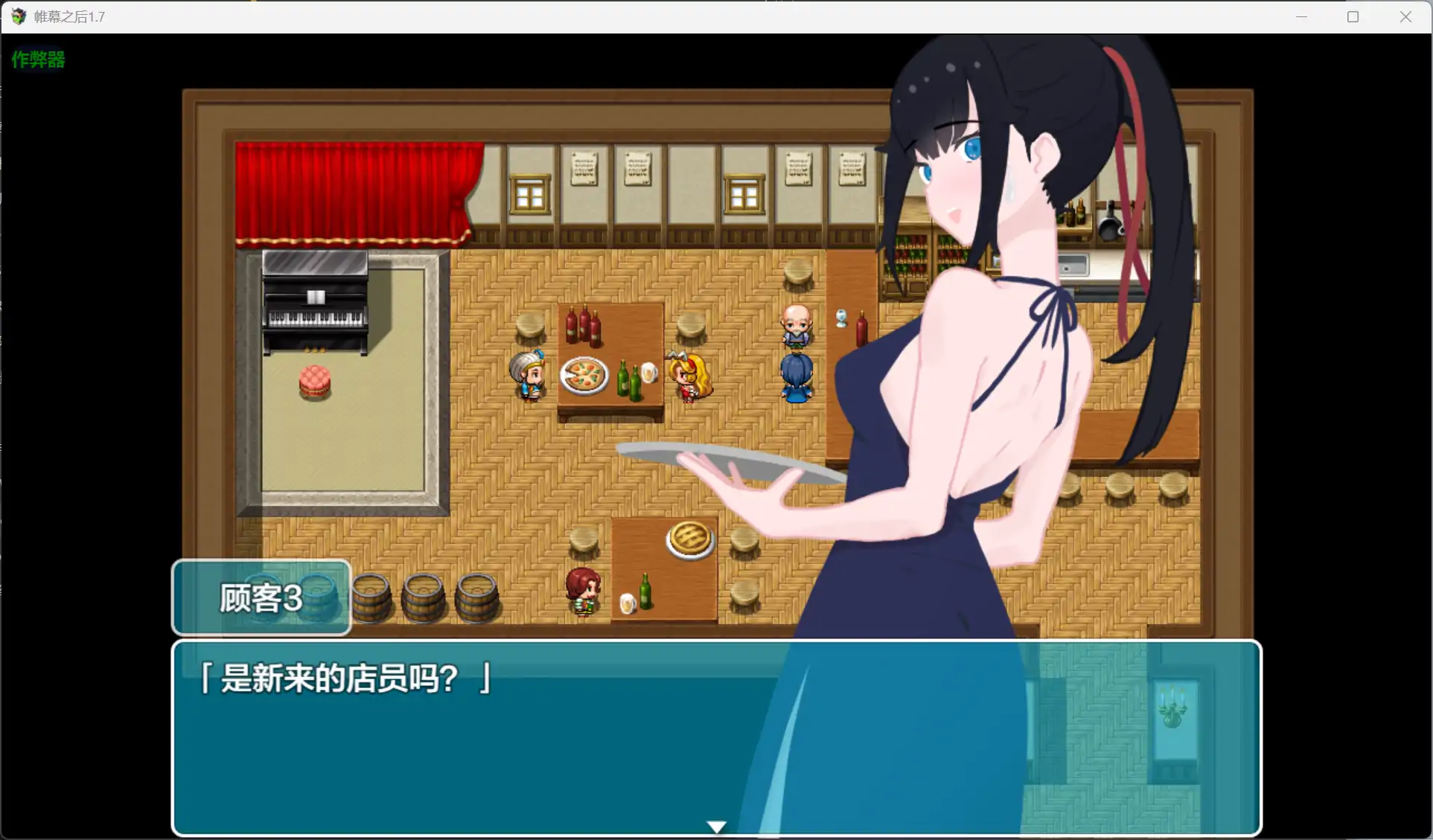This screenshot has width=1433, height=840.
Task: Open the 作弊器 cheat tool
Action: 37,60
